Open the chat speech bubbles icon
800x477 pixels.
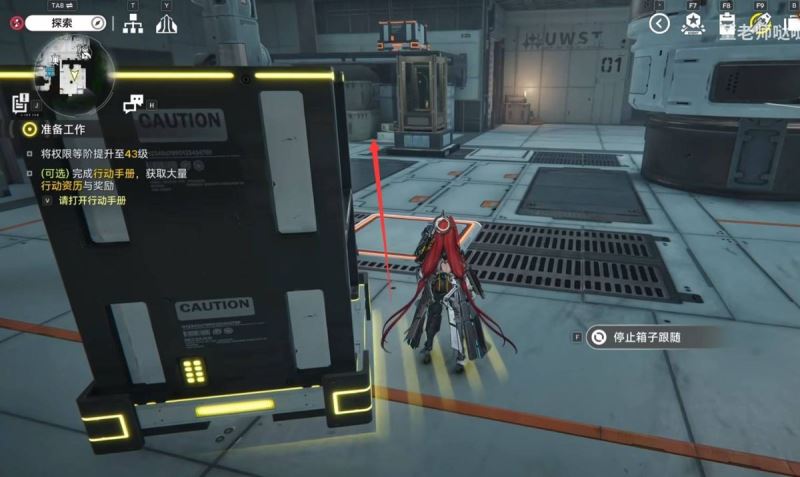point(134,104)
